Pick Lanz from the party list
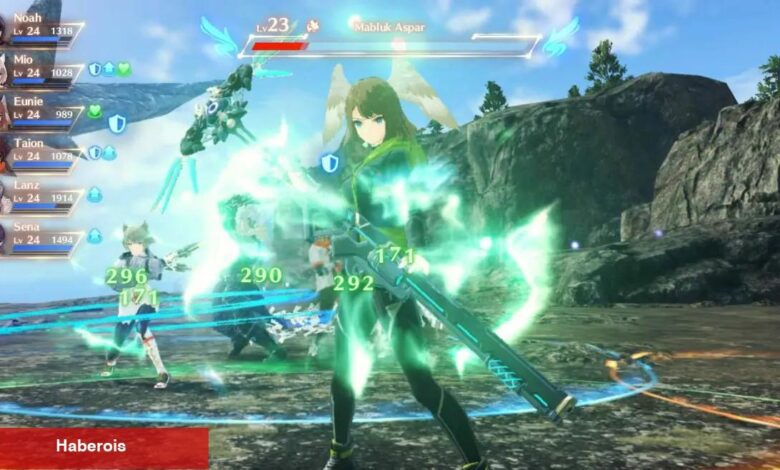 [40, 193]
